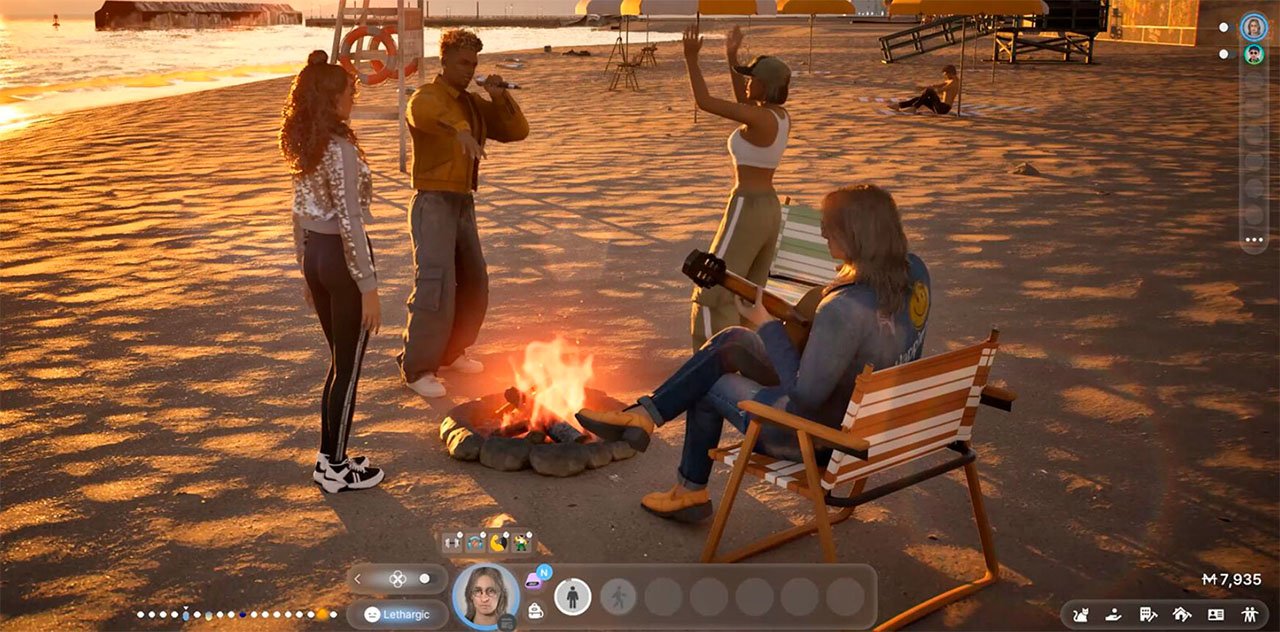This screenshot has height=632, width=1280.
Task: Switch to the family member wearing sunglasses
Action: tap(1253, 54)
